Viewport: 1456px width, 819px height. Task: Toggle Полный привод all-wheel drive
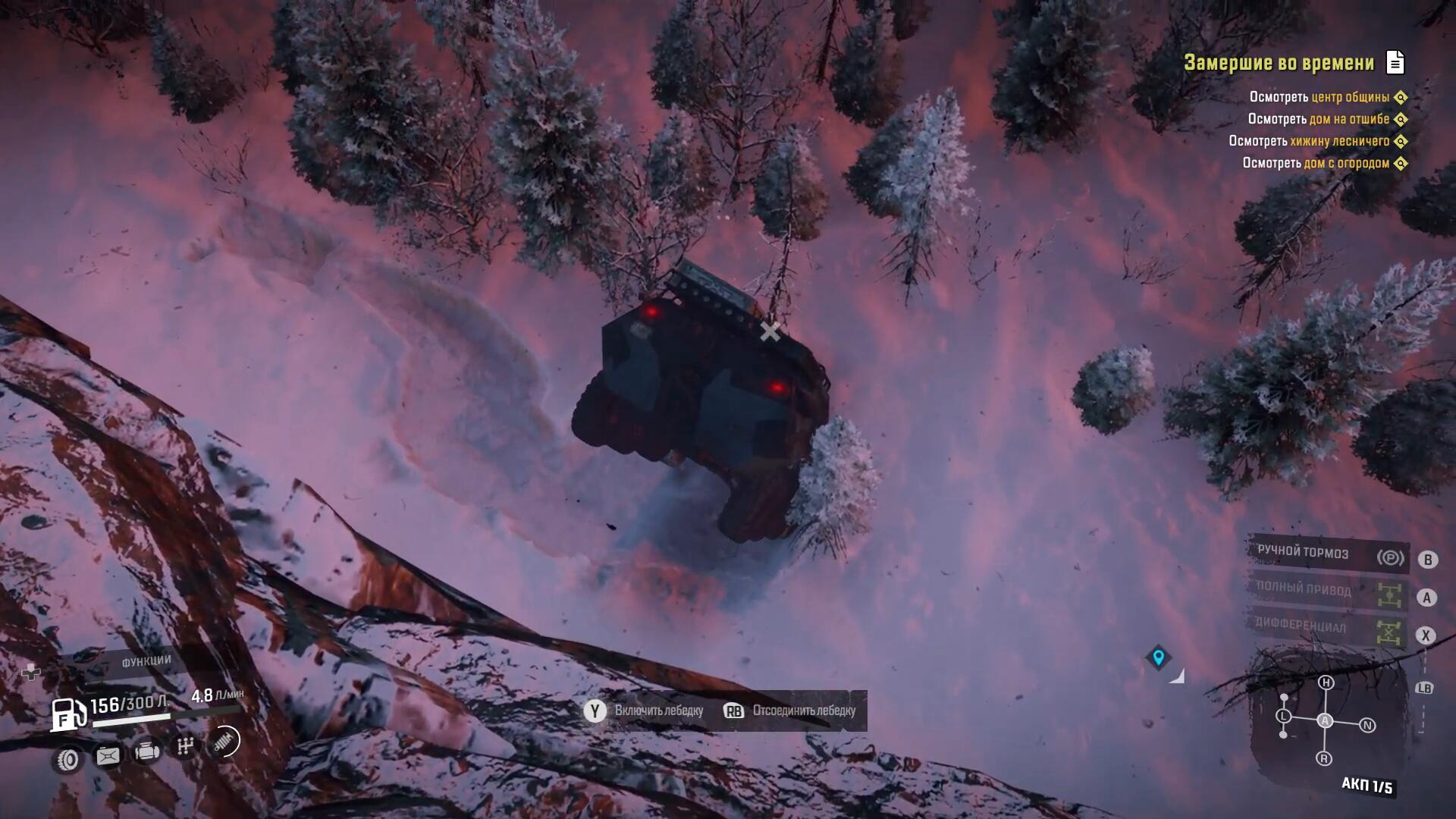[1329, 592]
